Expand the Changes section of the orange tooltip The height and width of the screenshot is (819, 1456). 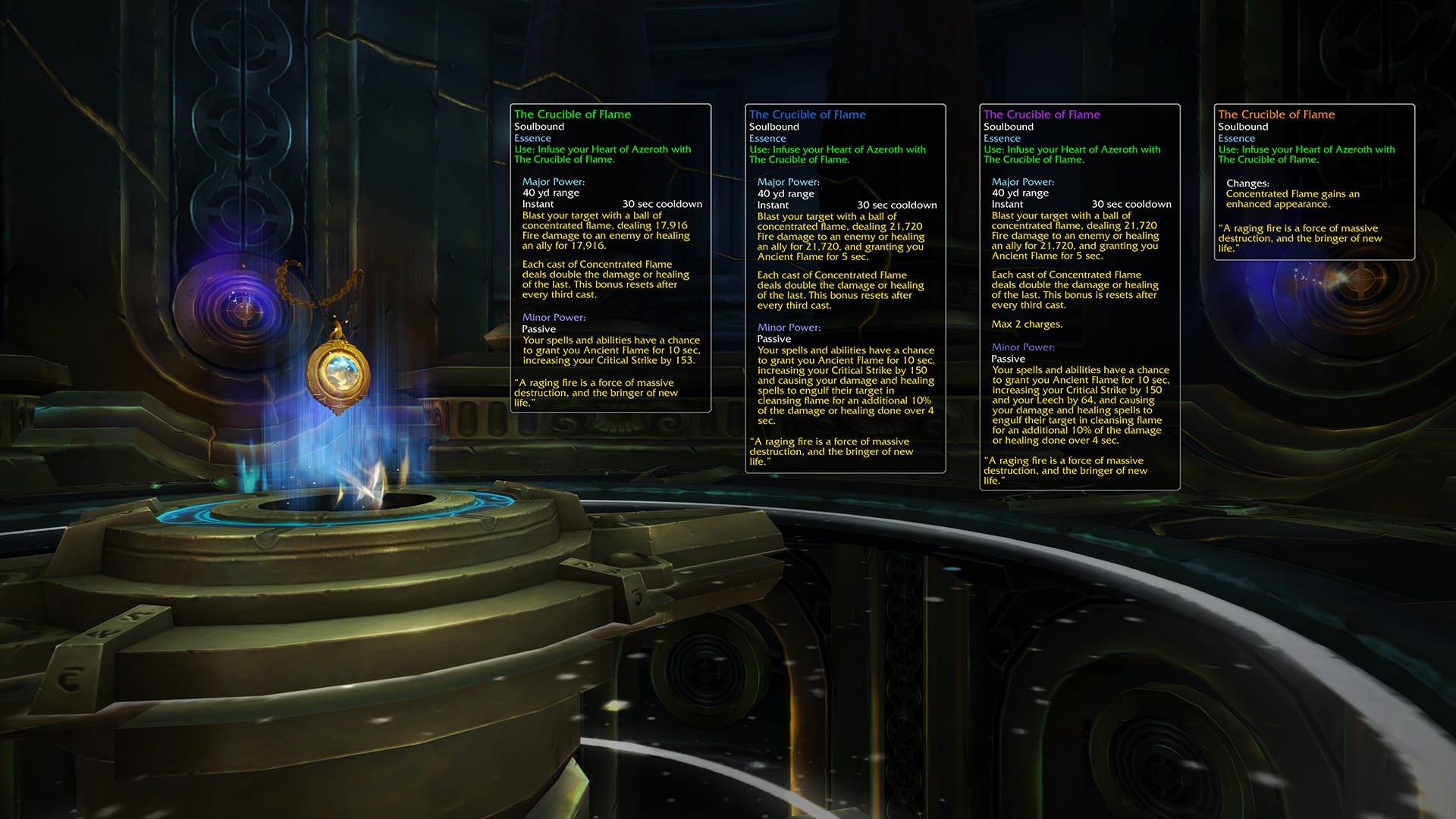(1248, 183)
